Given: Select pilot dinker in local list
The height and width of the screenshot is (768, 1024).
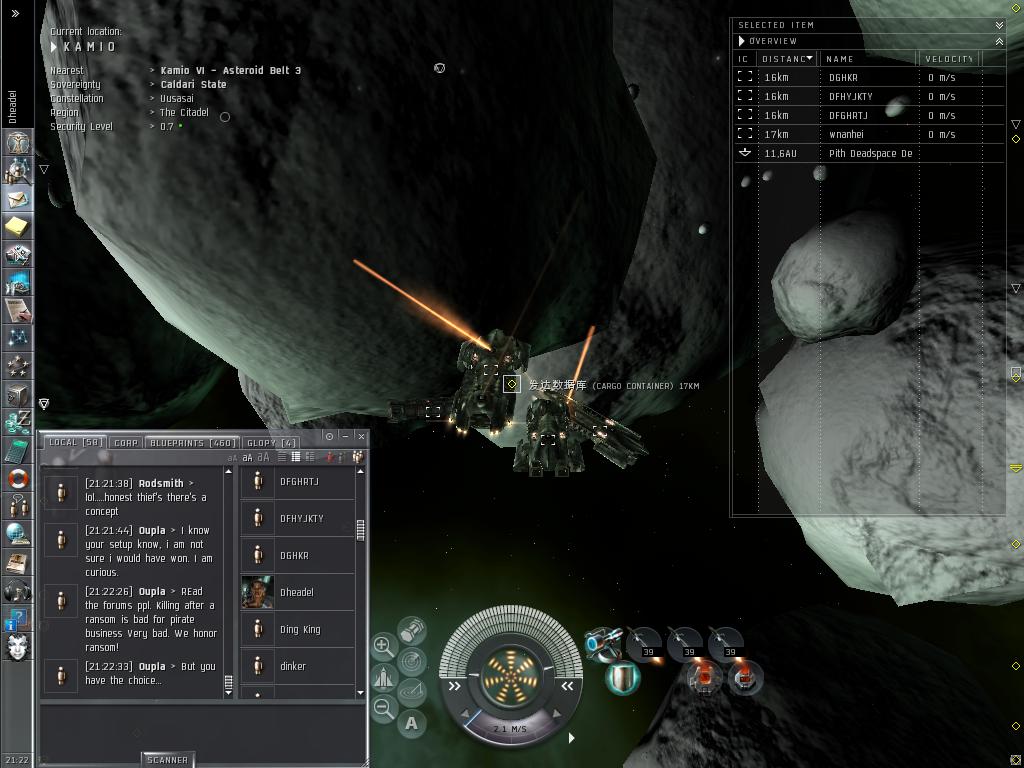Looking at the screenshot, I should click(293, 666).
